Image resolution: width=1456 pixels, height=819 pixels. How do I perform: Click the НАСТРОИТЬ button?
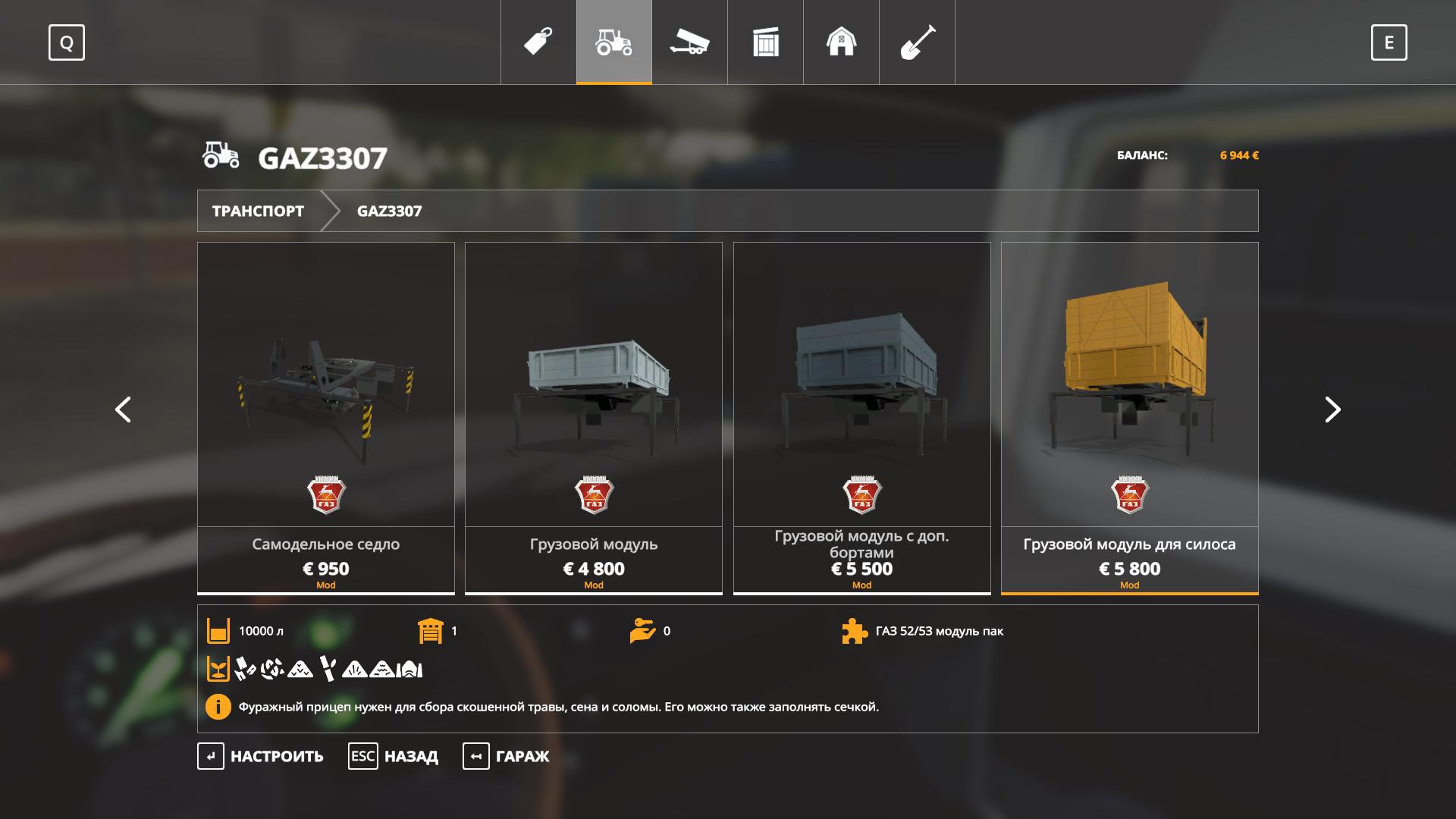262,756
